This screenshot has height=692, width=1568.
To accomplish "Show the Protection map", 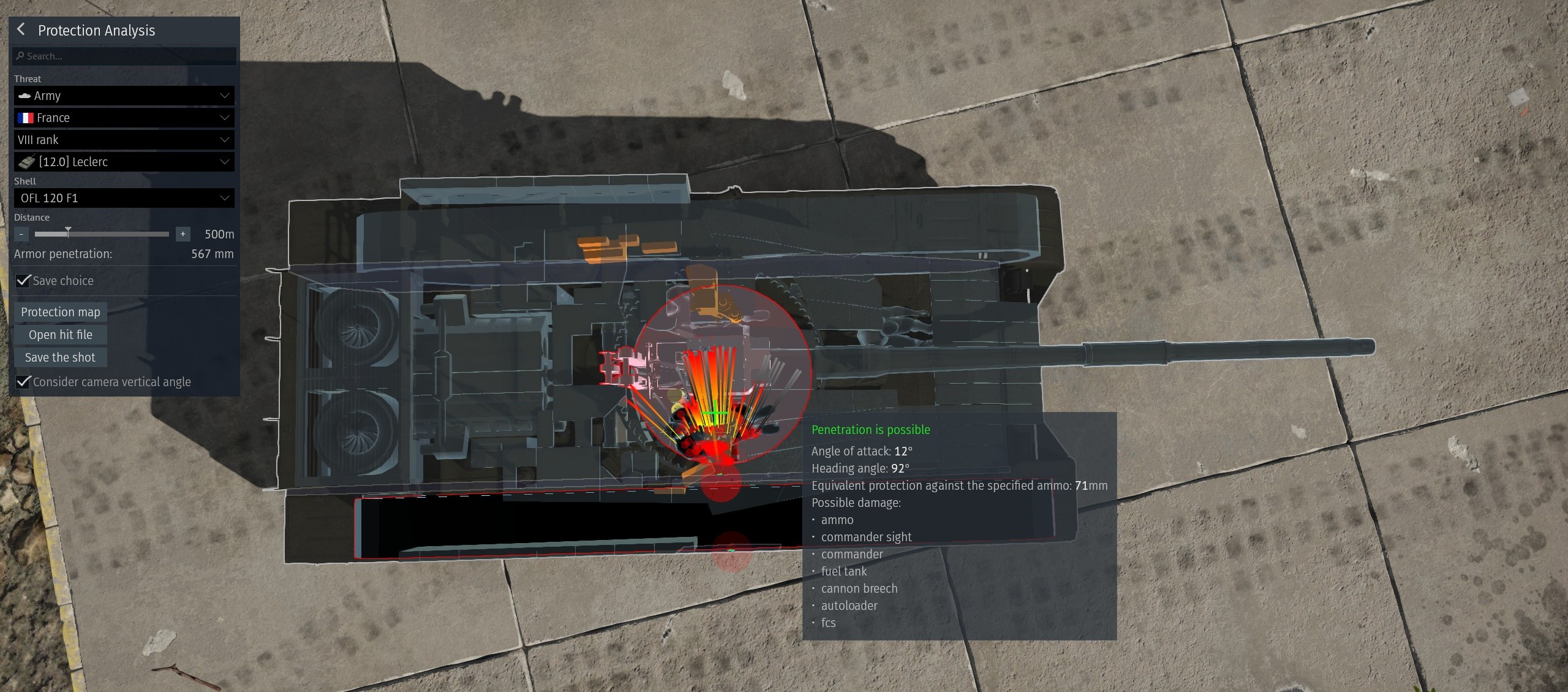I will [x=61, y=312].
